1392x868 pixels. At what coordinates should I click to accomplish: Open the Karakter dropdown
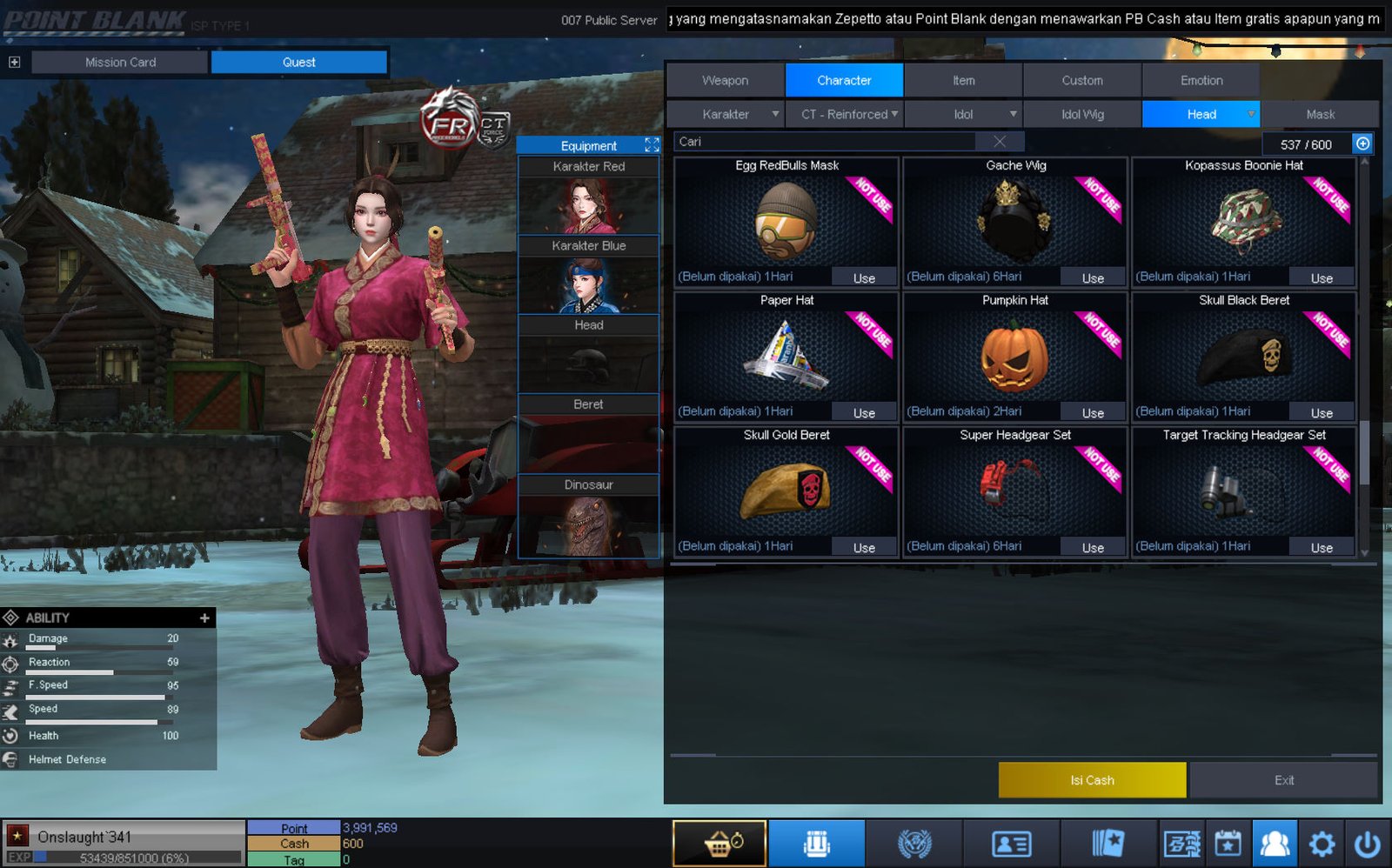[726, 114]
